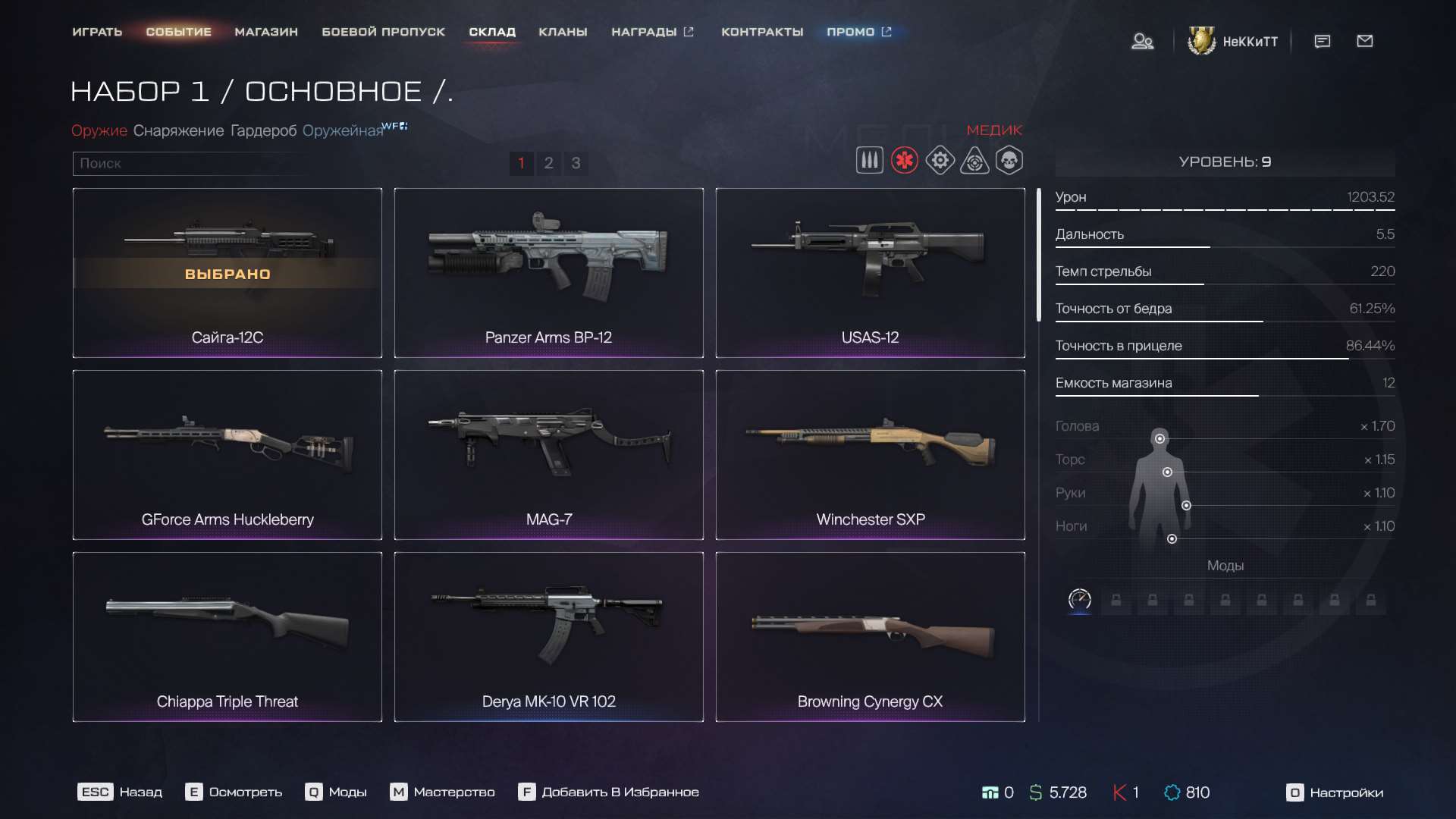Toggle the currently selected Сайга-12С weapon
The height and width of the screenshot is (819, 1456).
[x=227, y=273]
